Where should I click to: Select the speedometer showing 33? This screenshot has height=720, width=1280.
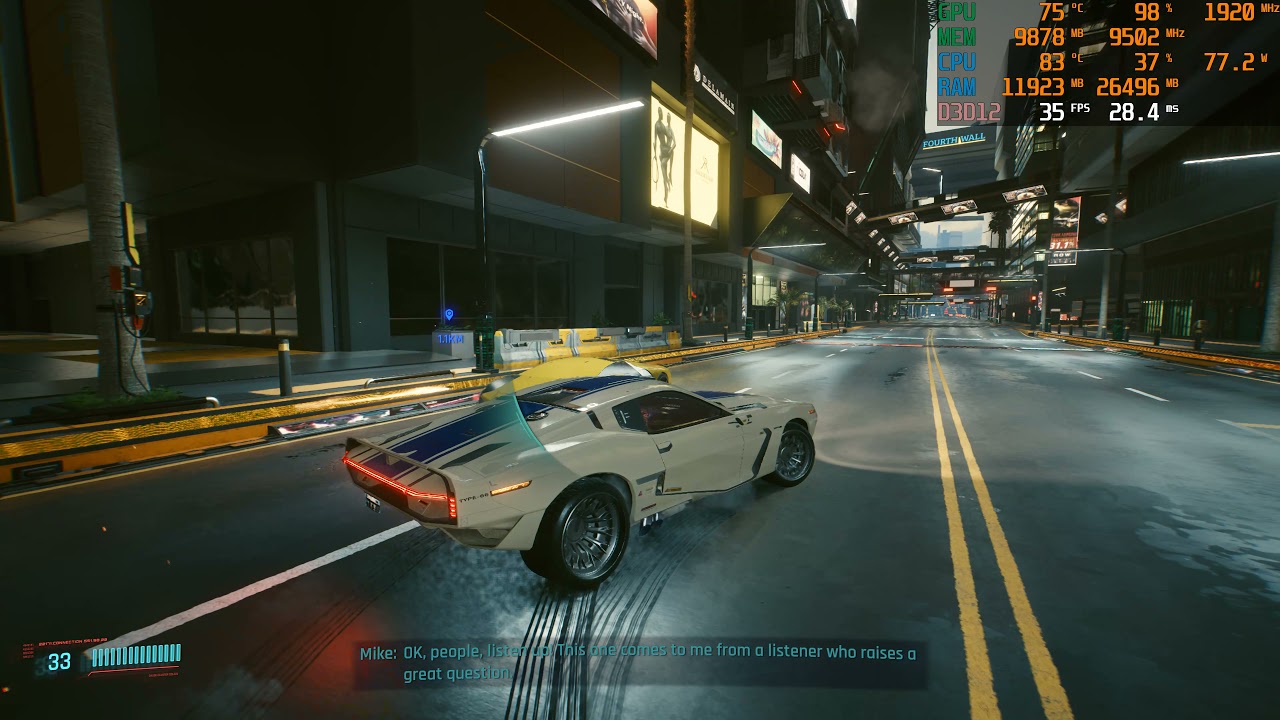[58, 660]
